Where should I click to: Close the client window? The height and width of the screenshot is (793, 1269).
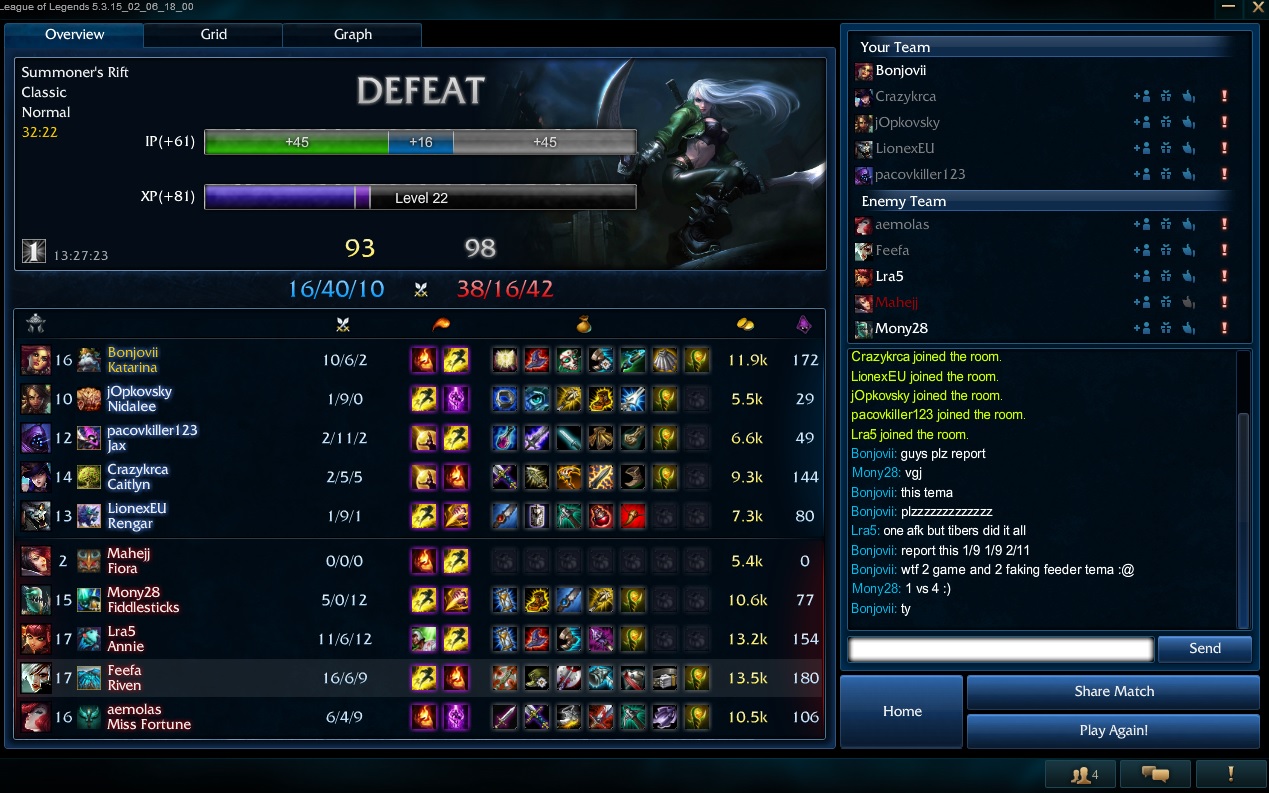coord(1258,7)
